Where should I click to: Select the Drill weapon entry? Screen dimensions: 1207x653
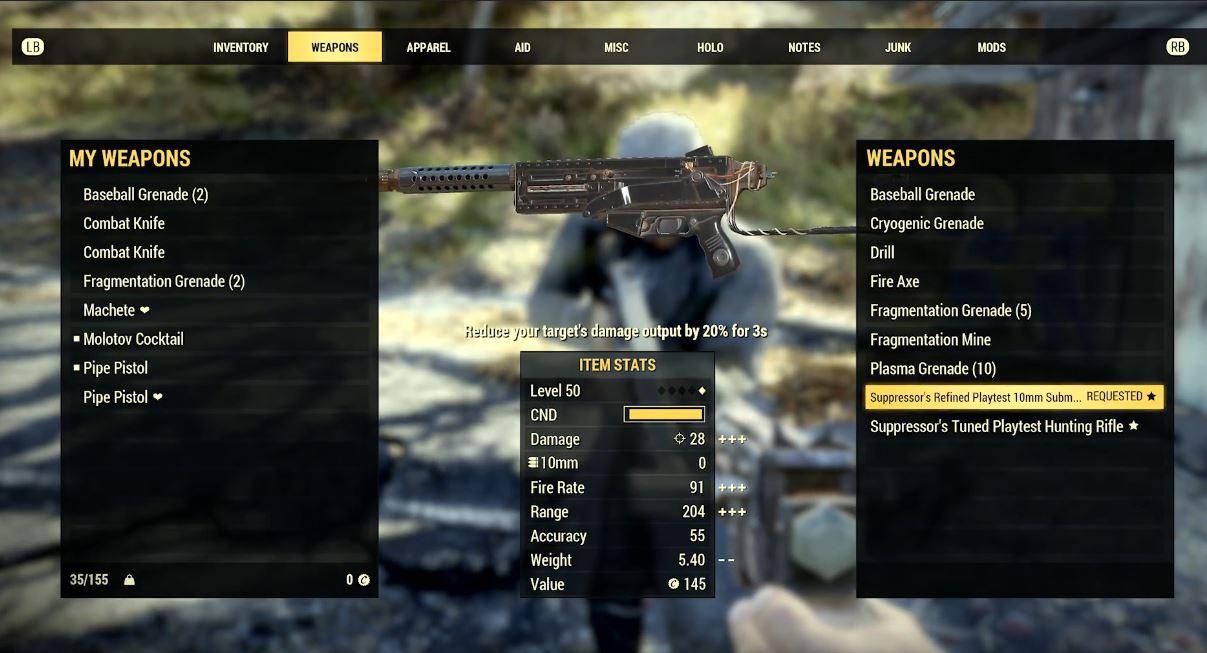tap(882, 252)
